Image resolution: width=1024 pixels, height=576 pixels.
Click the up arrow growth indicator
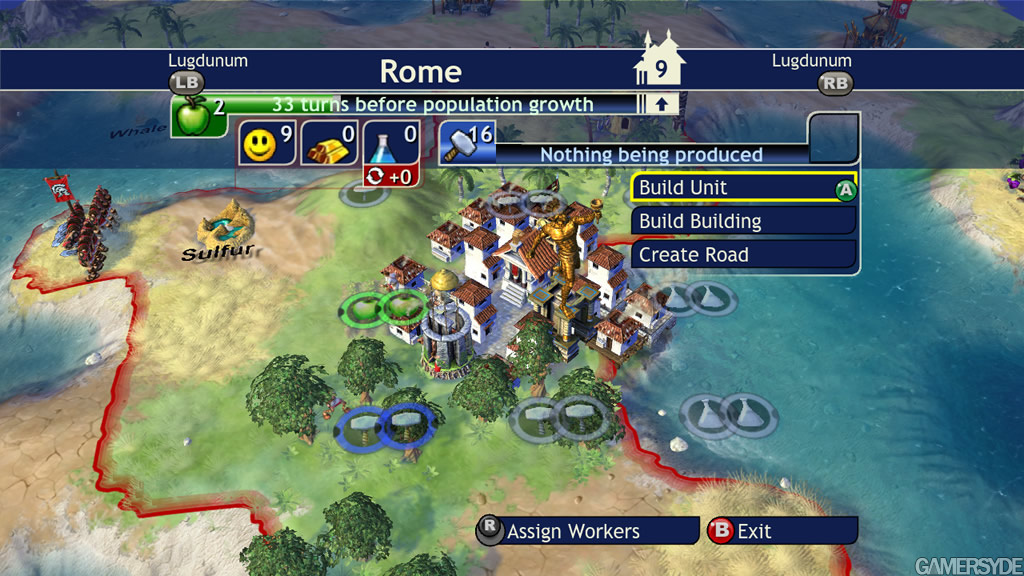tap(661, 103)
